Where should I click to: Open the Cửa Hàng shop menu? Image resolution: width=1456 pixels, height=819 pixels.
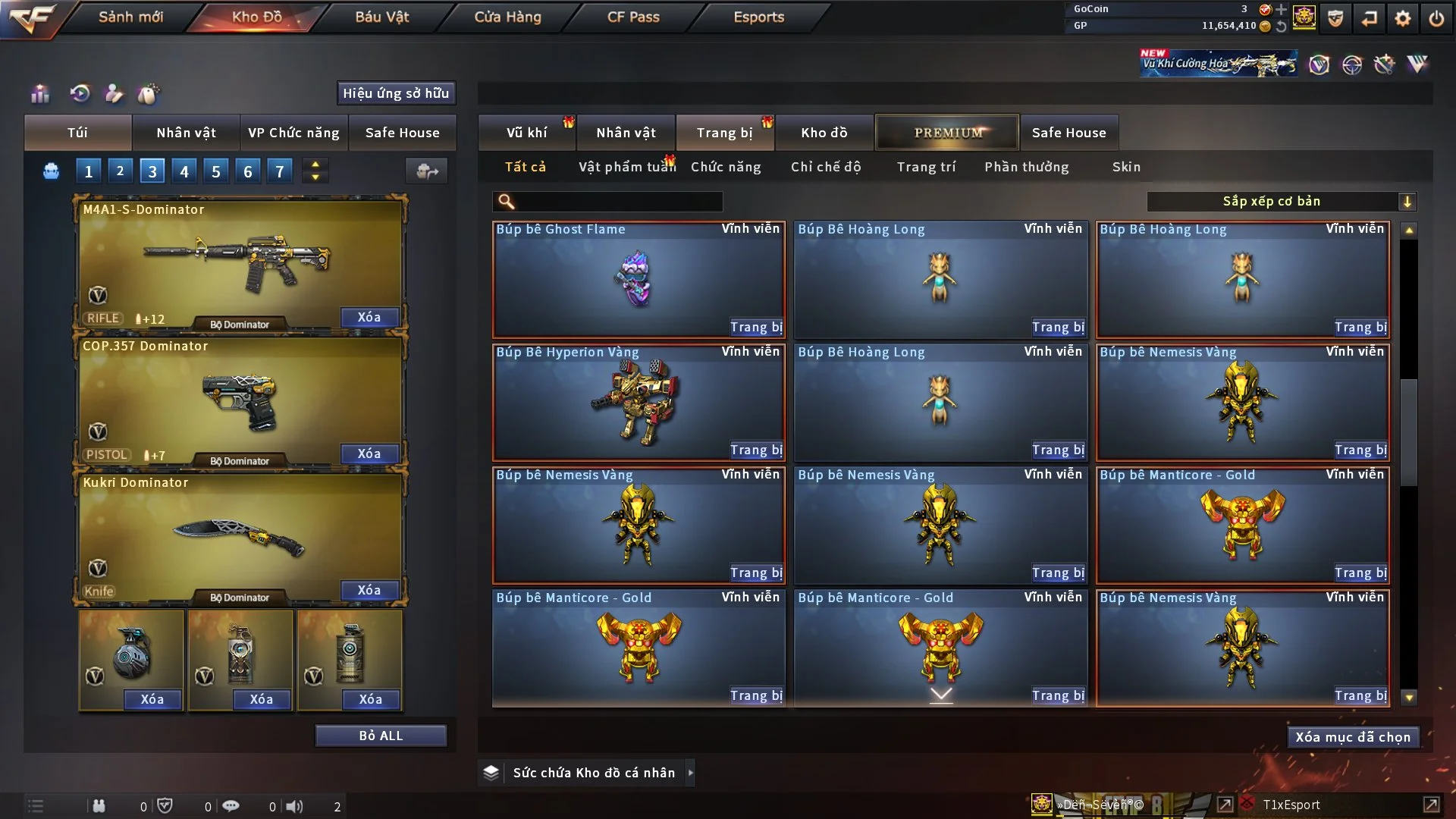tap(507, 17)
